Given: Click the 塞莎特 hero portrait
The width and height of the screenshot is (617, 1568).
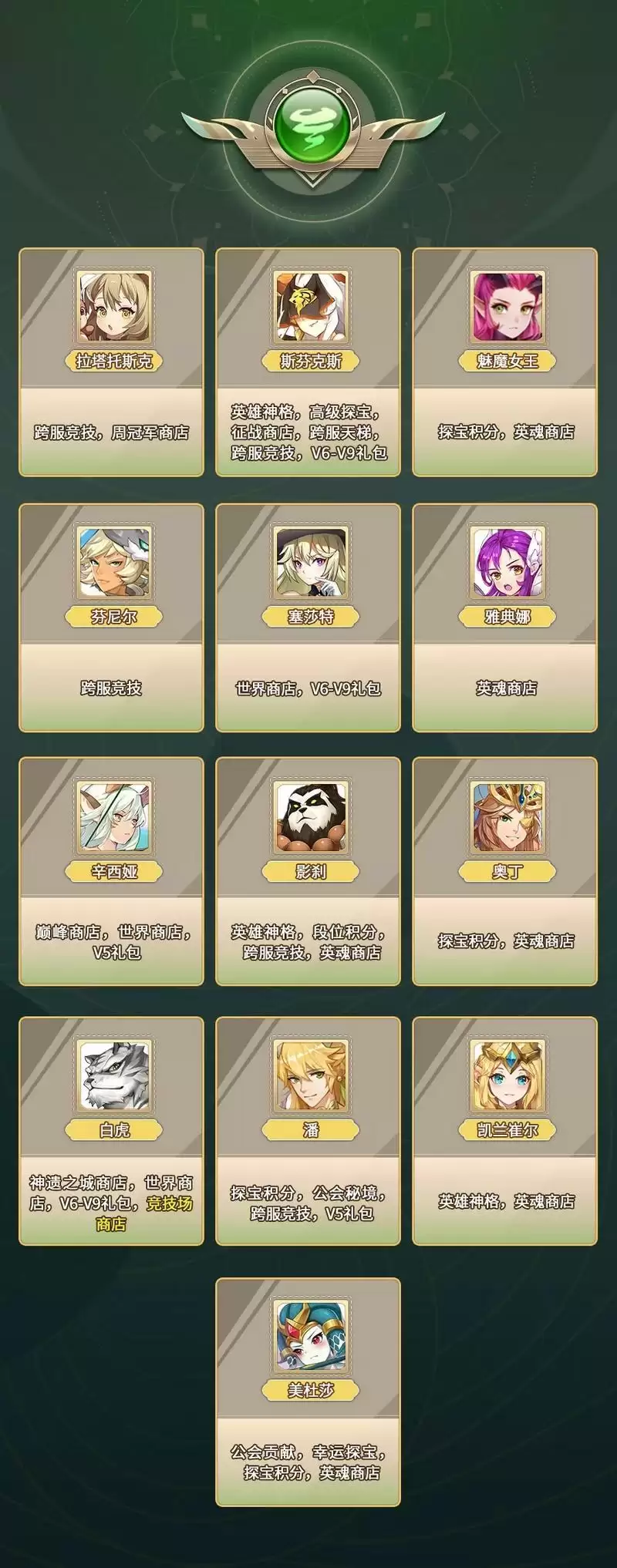Looking at the screenshot, I should [311, 563].
